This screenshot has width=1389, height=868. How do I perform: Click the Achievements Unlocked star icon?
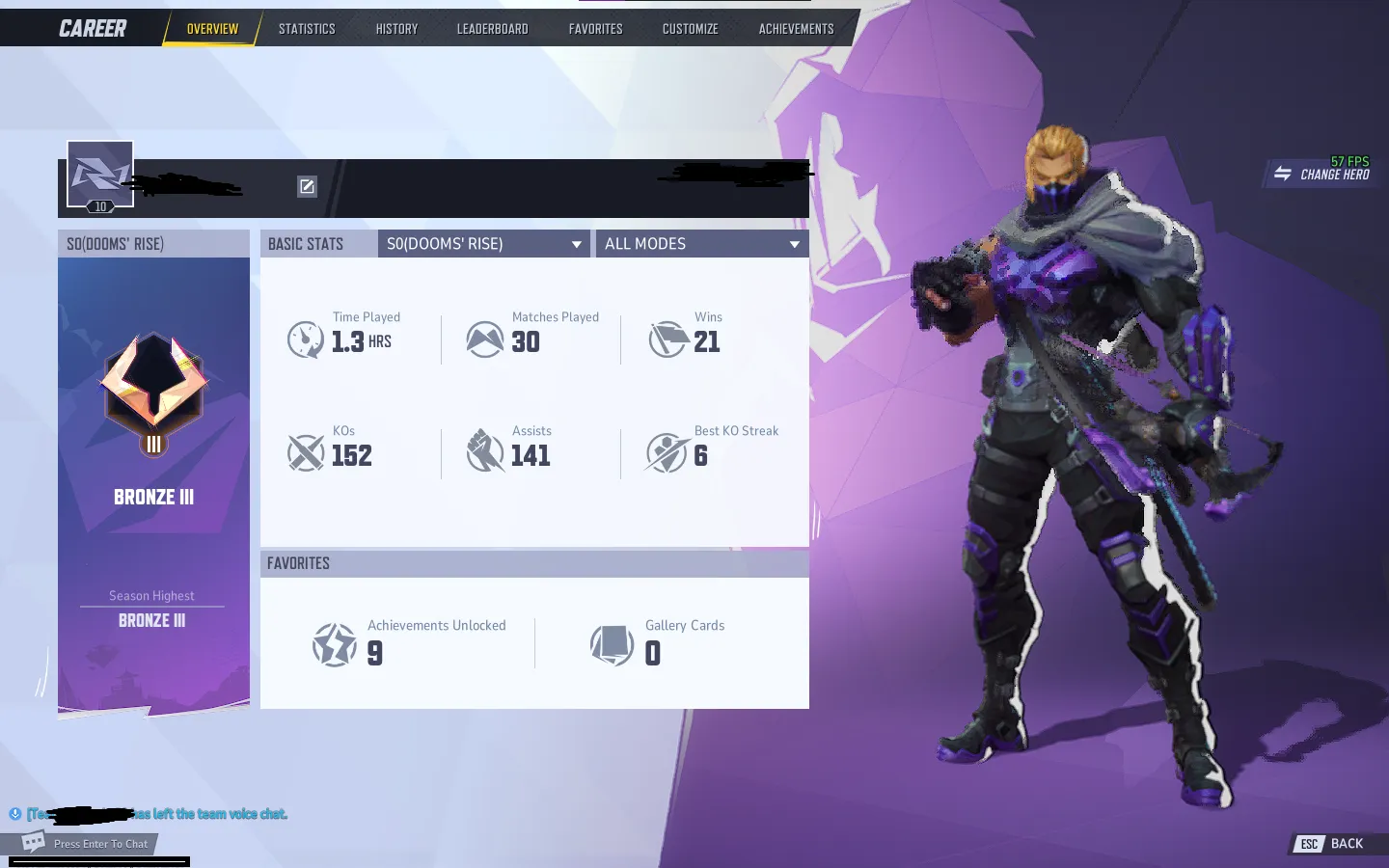335,644
